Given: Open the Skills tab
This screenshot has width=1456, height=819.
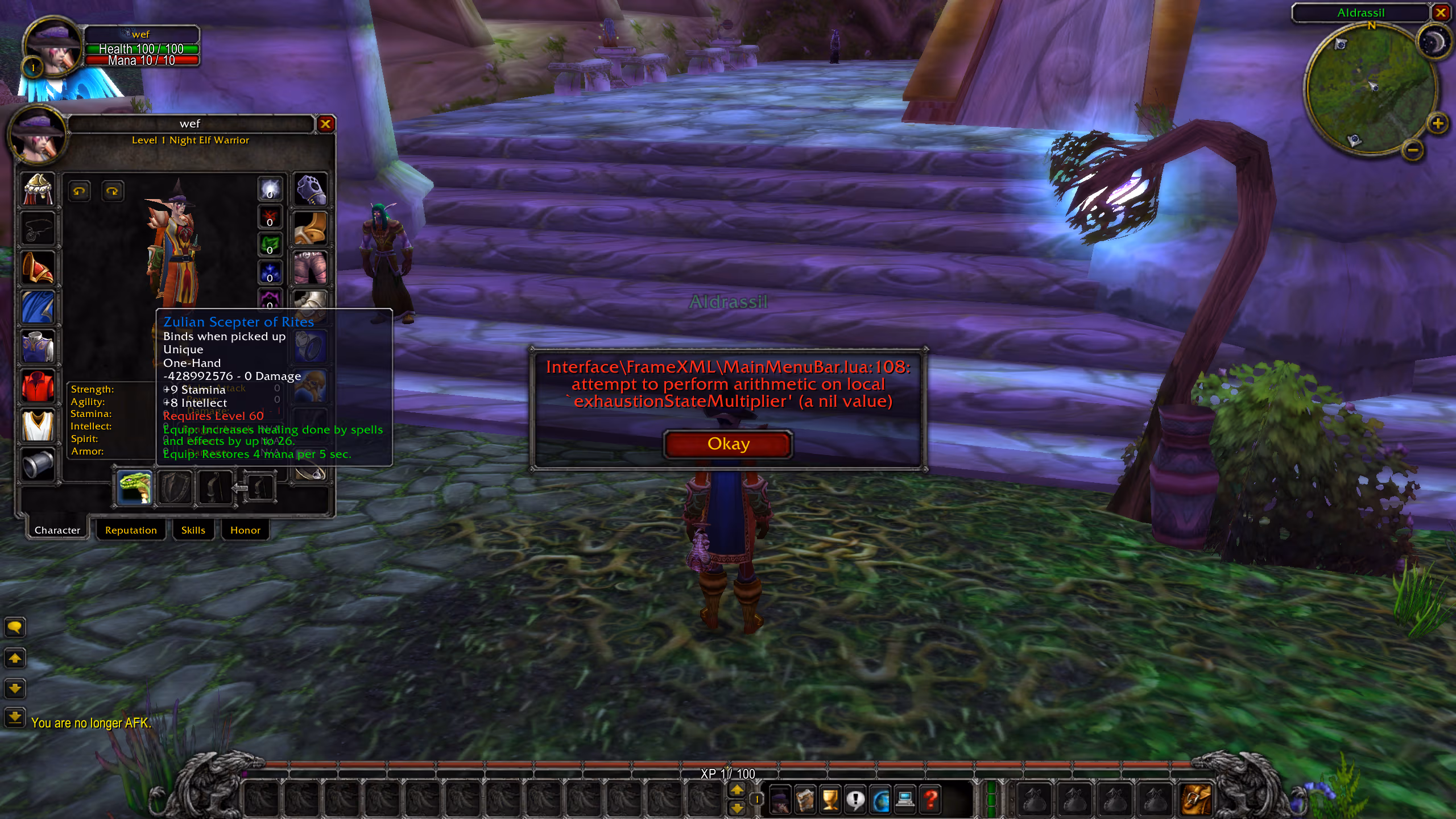Looking at the screenshot, I should tap(193, 530).
